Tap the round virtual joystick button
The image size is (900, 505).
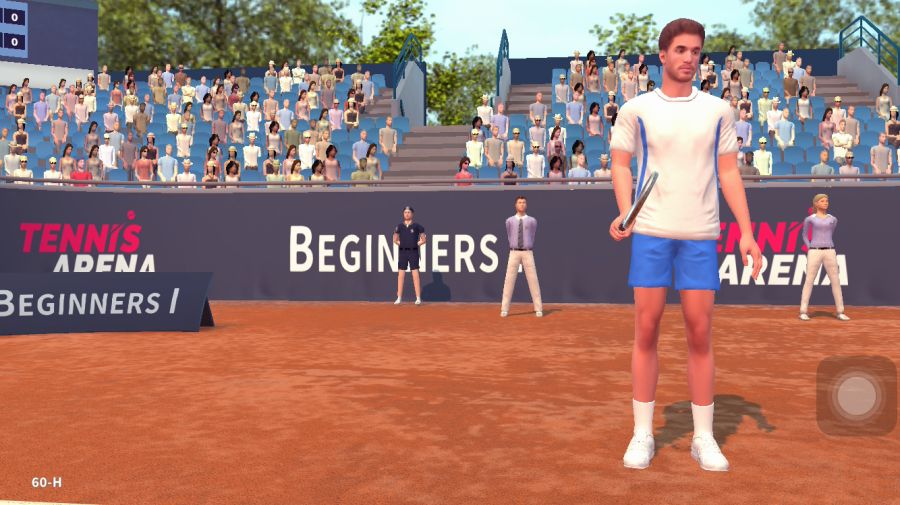856,395
